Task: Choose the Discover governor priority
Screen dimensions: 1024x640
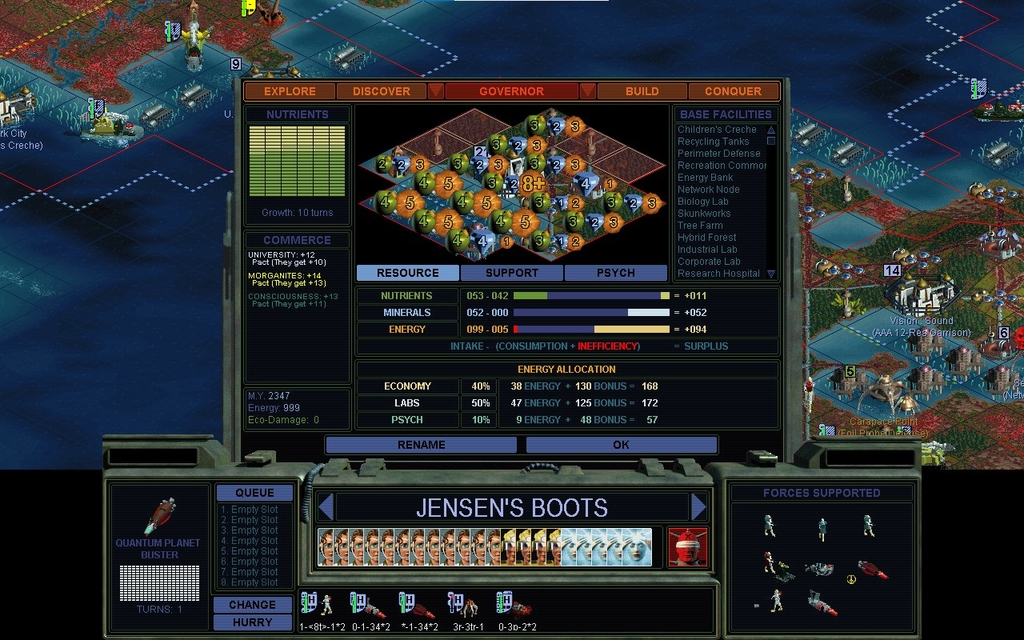Action: pos(381,91)
